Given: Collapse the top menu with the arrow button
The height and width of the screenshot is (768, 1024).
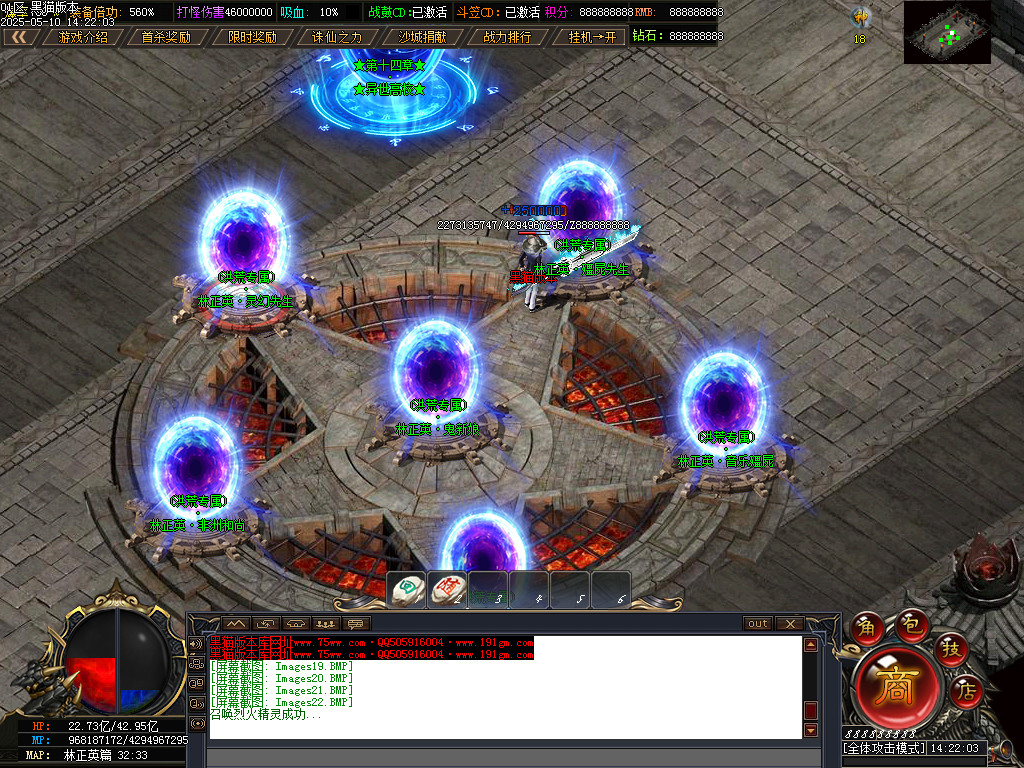Looking at the screenshot, I should [20, 37].
